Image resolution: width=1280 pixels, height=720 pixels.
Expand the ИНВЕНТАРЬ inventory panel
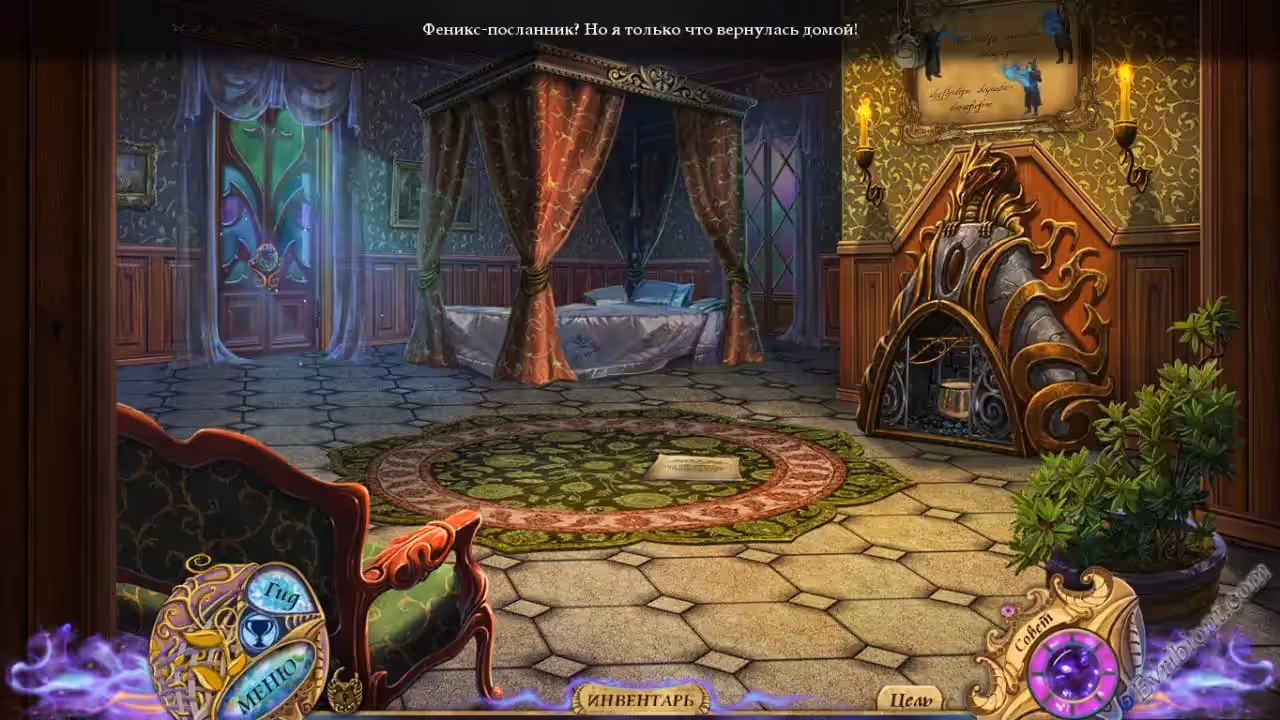640,699
